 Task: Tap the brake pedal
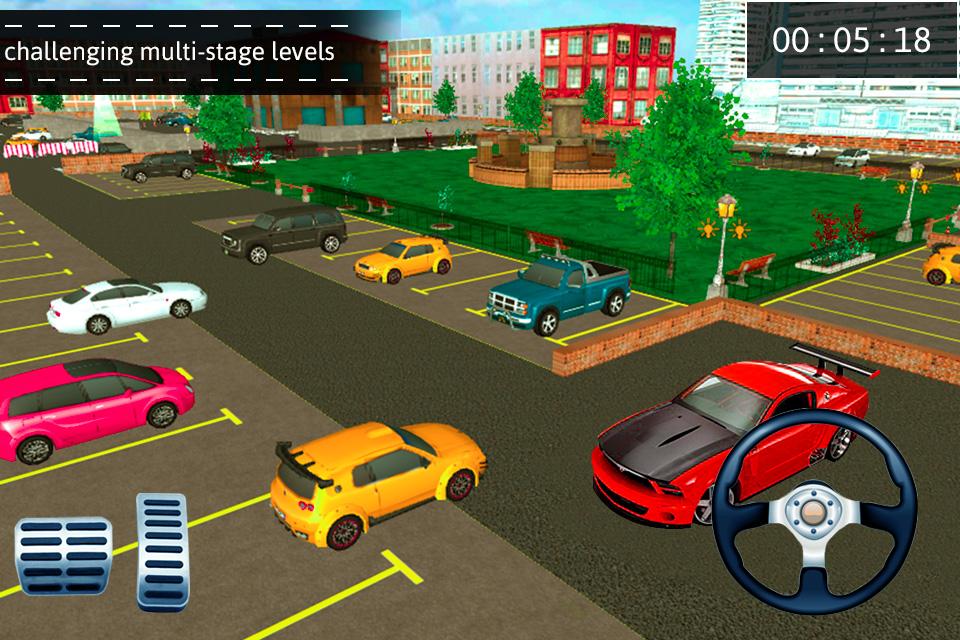coord(63,557)
